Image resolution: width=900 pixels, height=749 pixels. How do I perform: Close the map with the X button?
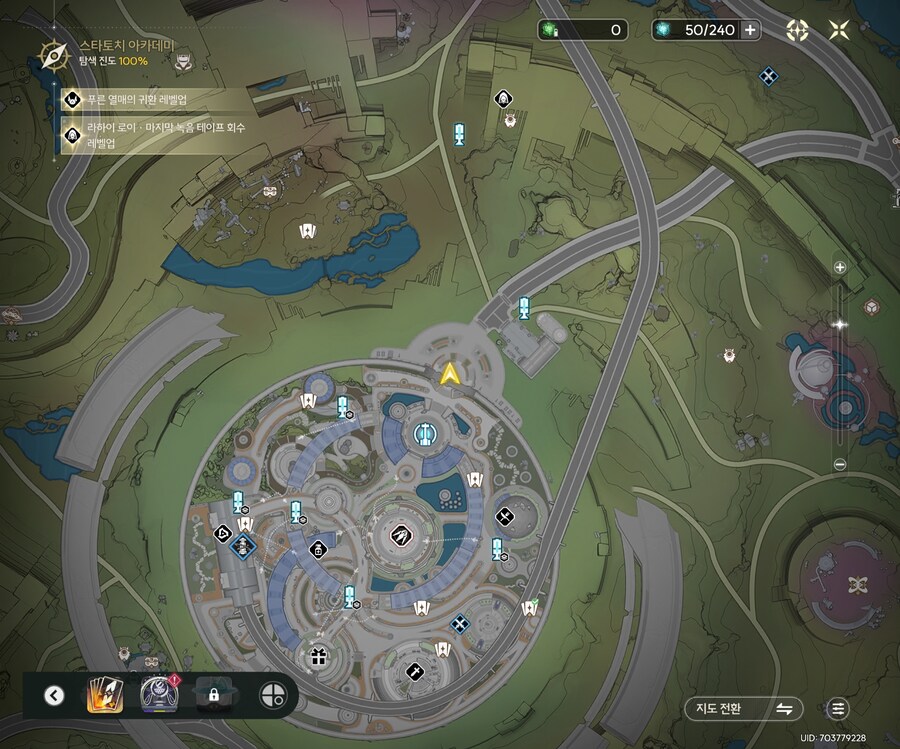pos(839,30)
